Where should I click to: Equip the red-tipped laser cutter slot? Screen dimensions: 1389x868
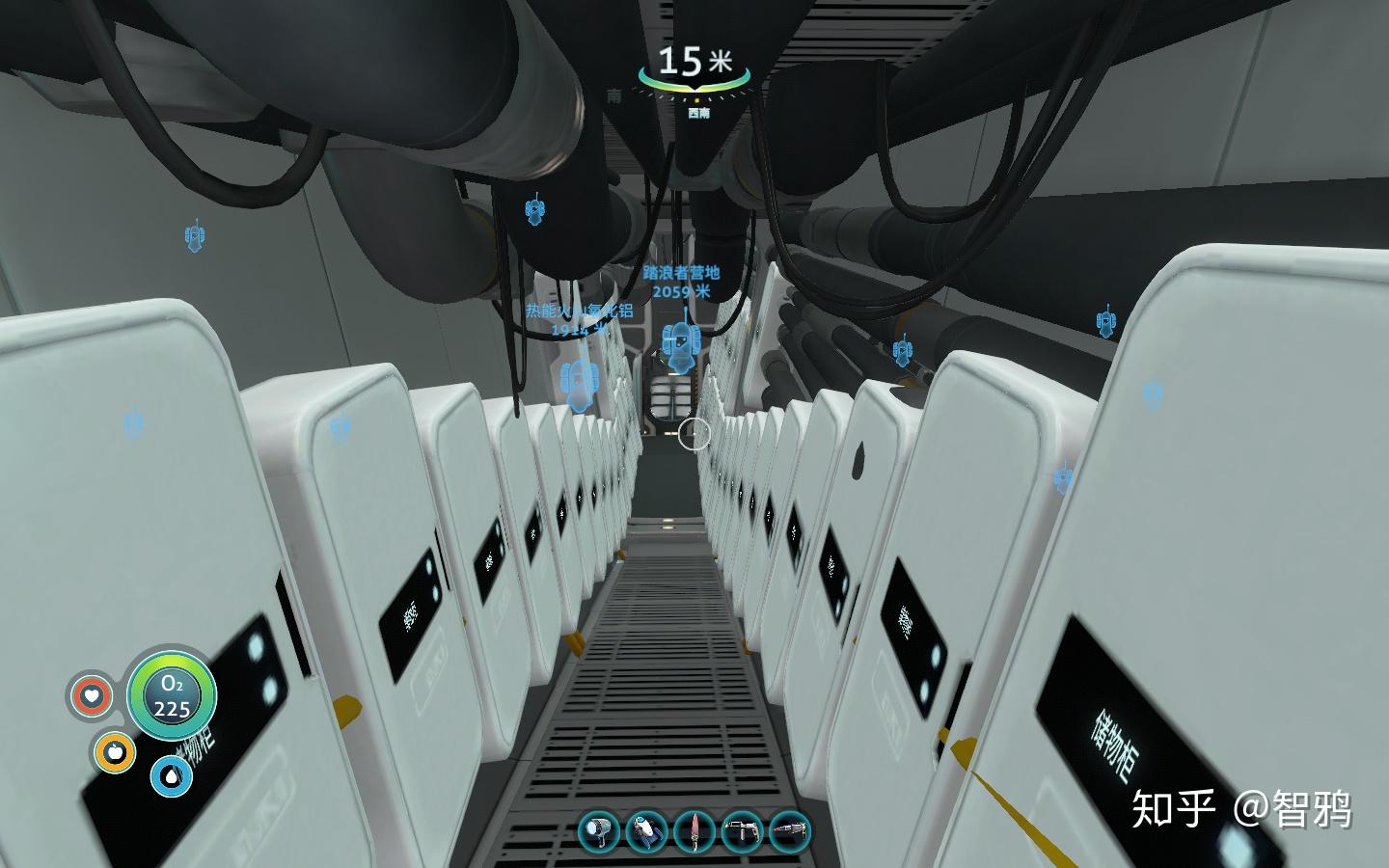[x=790, y=831]
